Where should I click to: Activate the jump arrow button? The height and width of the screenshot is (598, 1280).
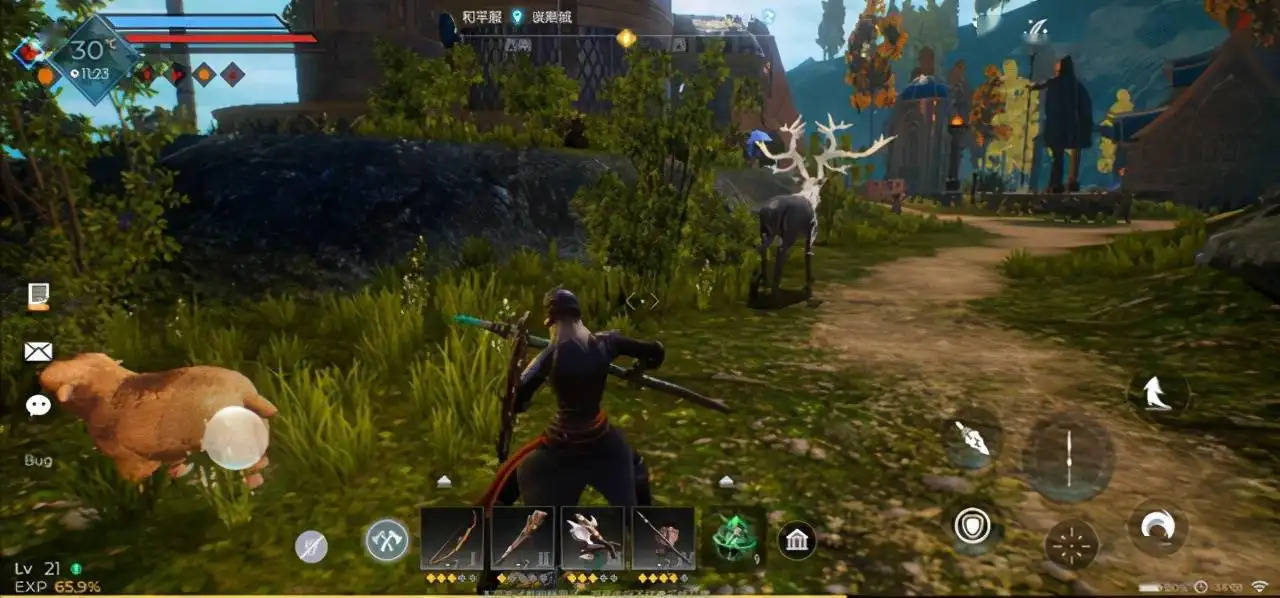click(1158, 392)
